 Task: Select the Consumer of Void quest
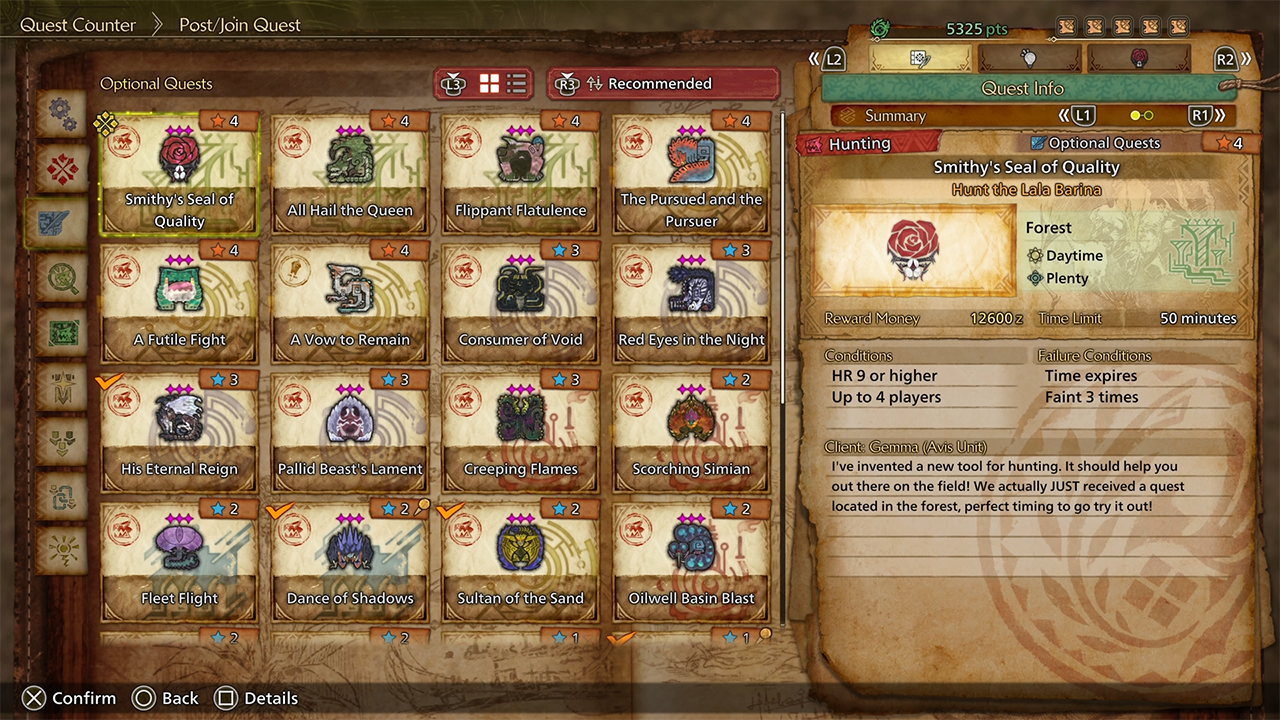pos(521,303)
